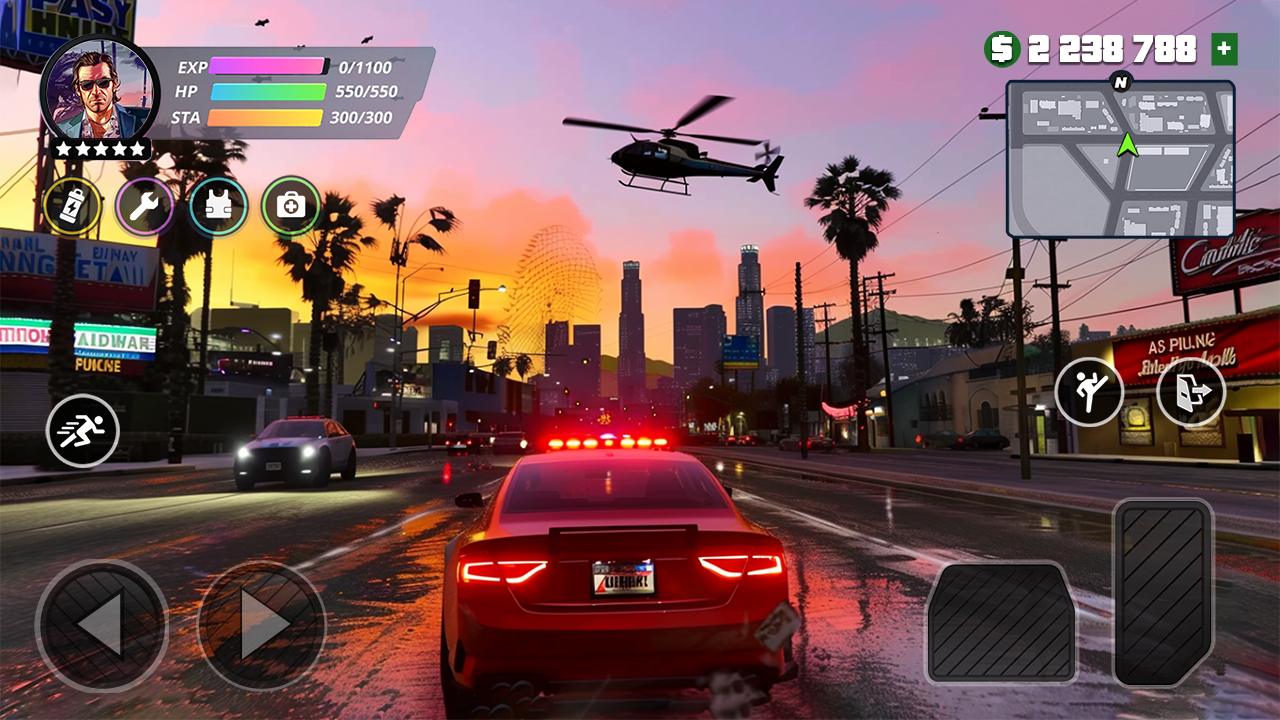Use the nitro canister boost icon

pyautogui.click(x=72, y=207)
